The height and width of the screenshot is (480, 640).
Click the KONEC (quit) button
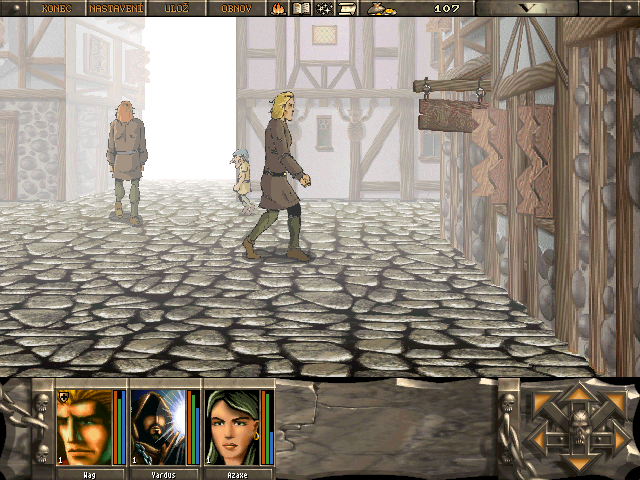pos(57,8)
